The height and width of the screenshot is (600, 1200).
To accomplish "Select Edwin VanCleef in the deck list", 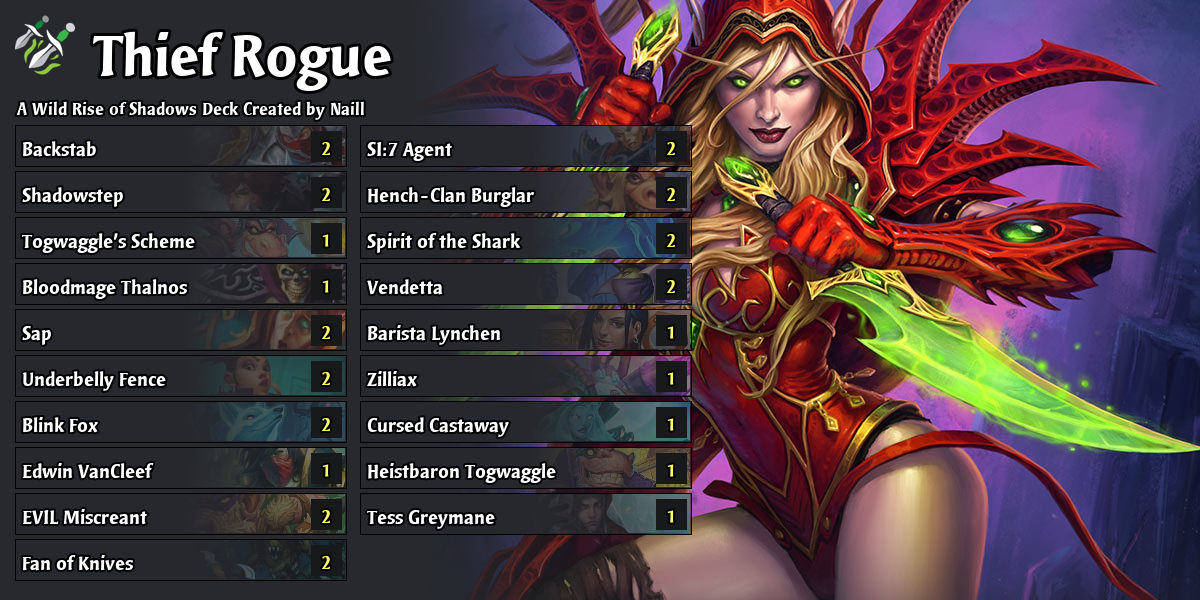I will 180,472.
